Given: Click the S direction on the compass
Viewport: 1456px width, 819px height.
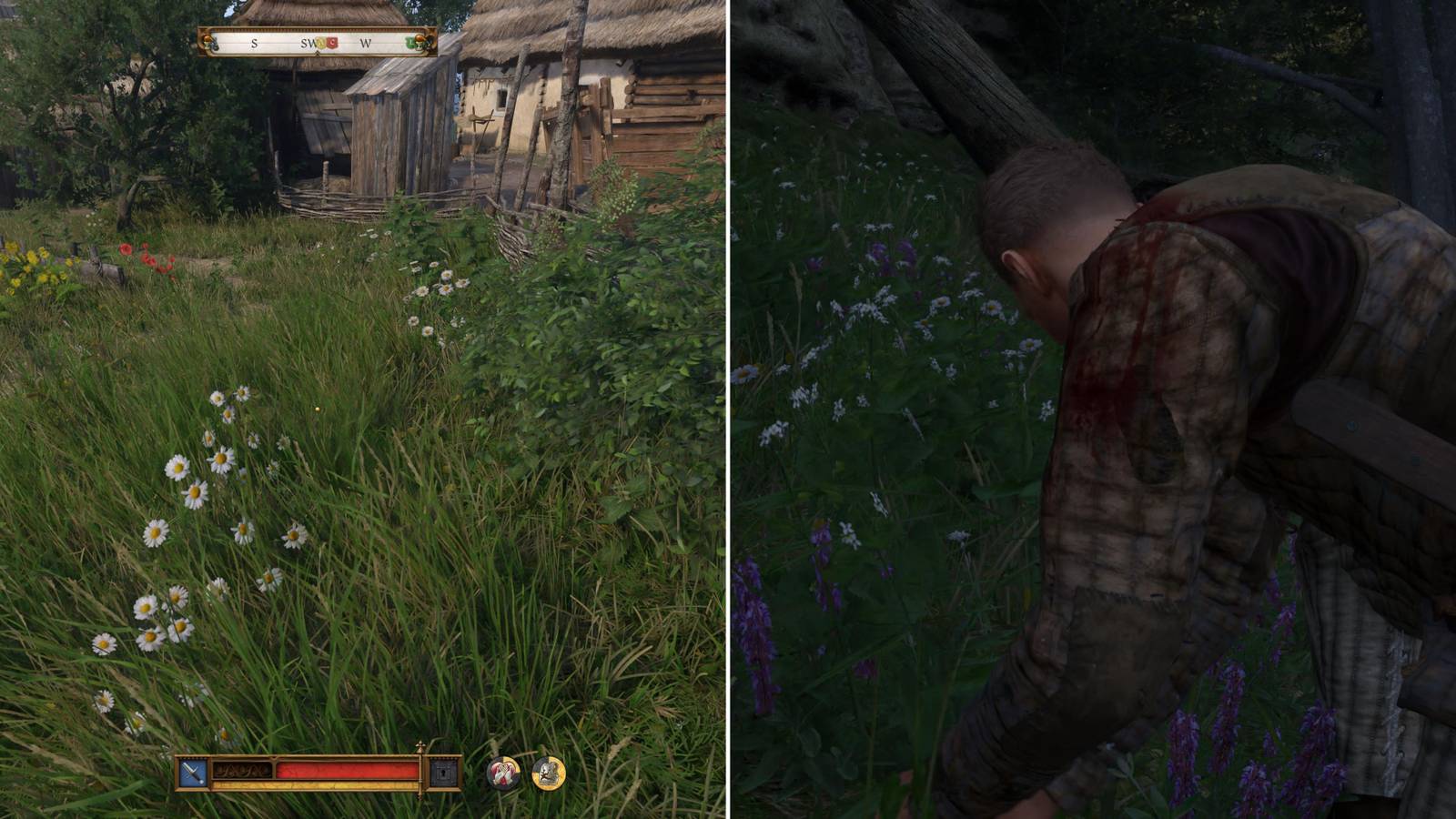Looking at the screenshot, I should point(253,44).
